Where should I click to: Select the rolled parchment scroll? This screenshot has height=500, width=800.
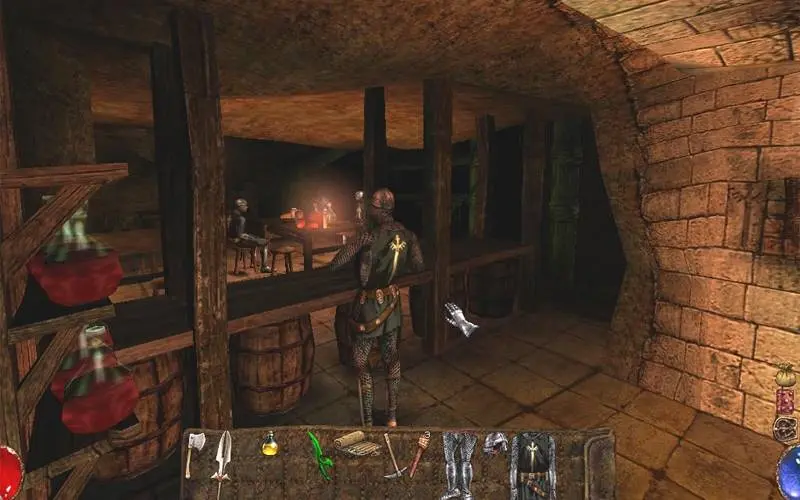(x=351, y=442)
